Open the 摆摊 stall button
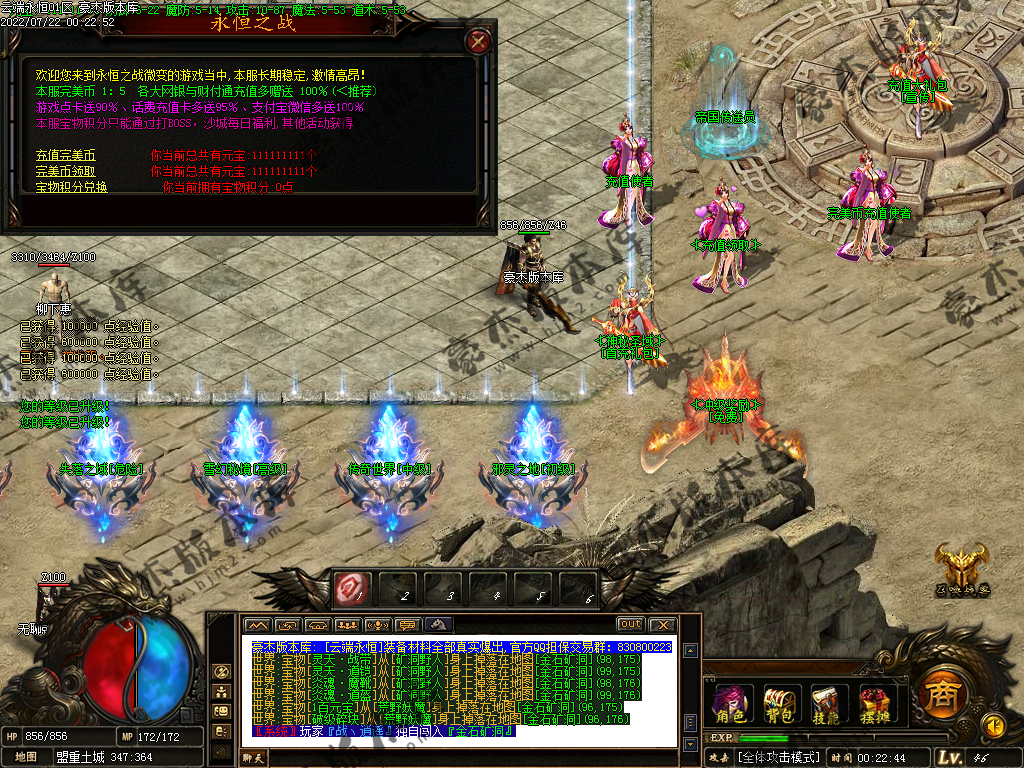This screenshot has width=1024, height=768. (875, 703)
